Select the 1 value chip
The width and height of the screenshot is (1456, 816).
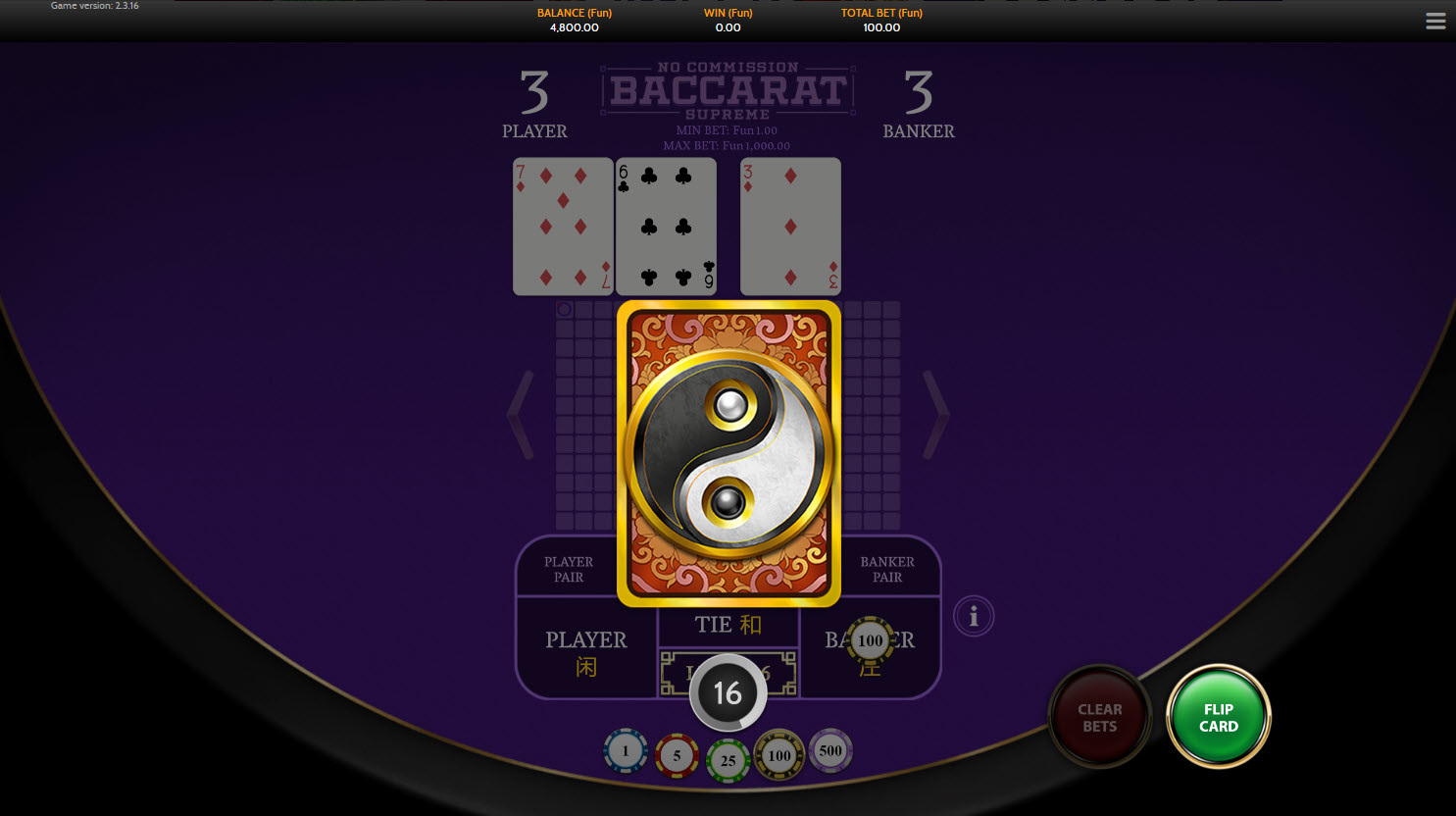coord(626,752)
